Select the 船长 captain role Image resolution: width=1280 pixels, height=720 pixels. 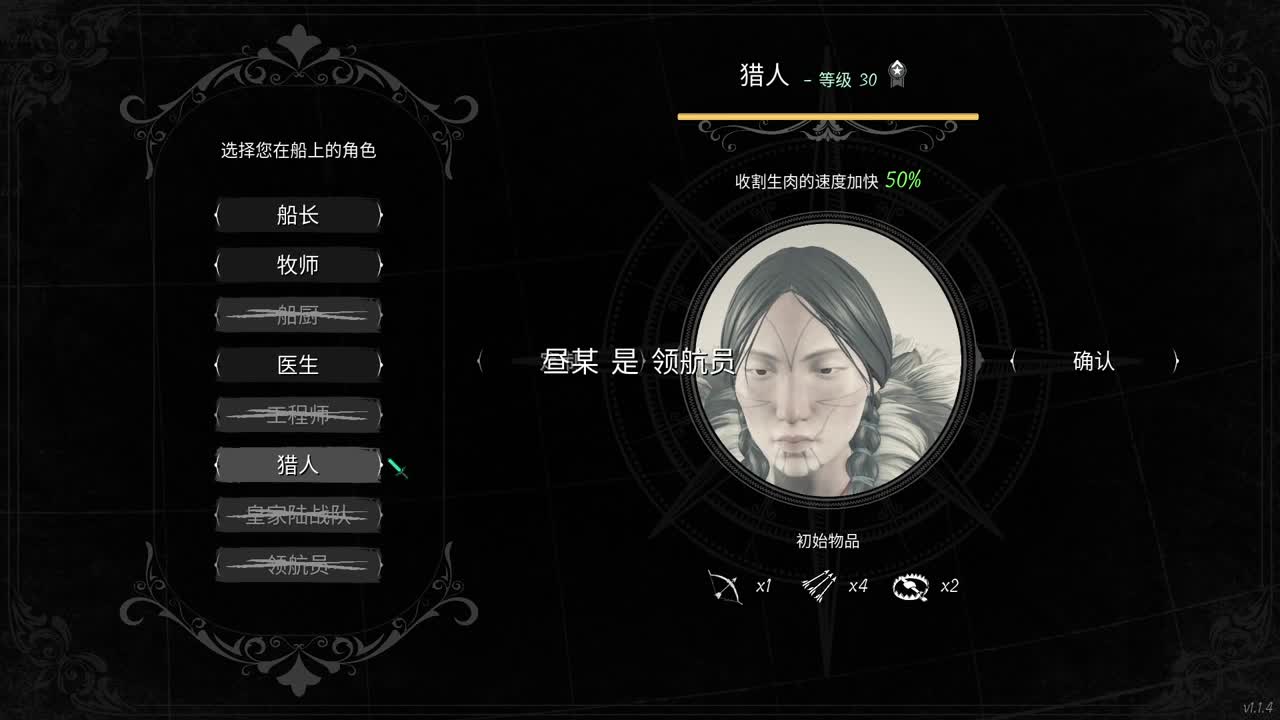[297, 215]
